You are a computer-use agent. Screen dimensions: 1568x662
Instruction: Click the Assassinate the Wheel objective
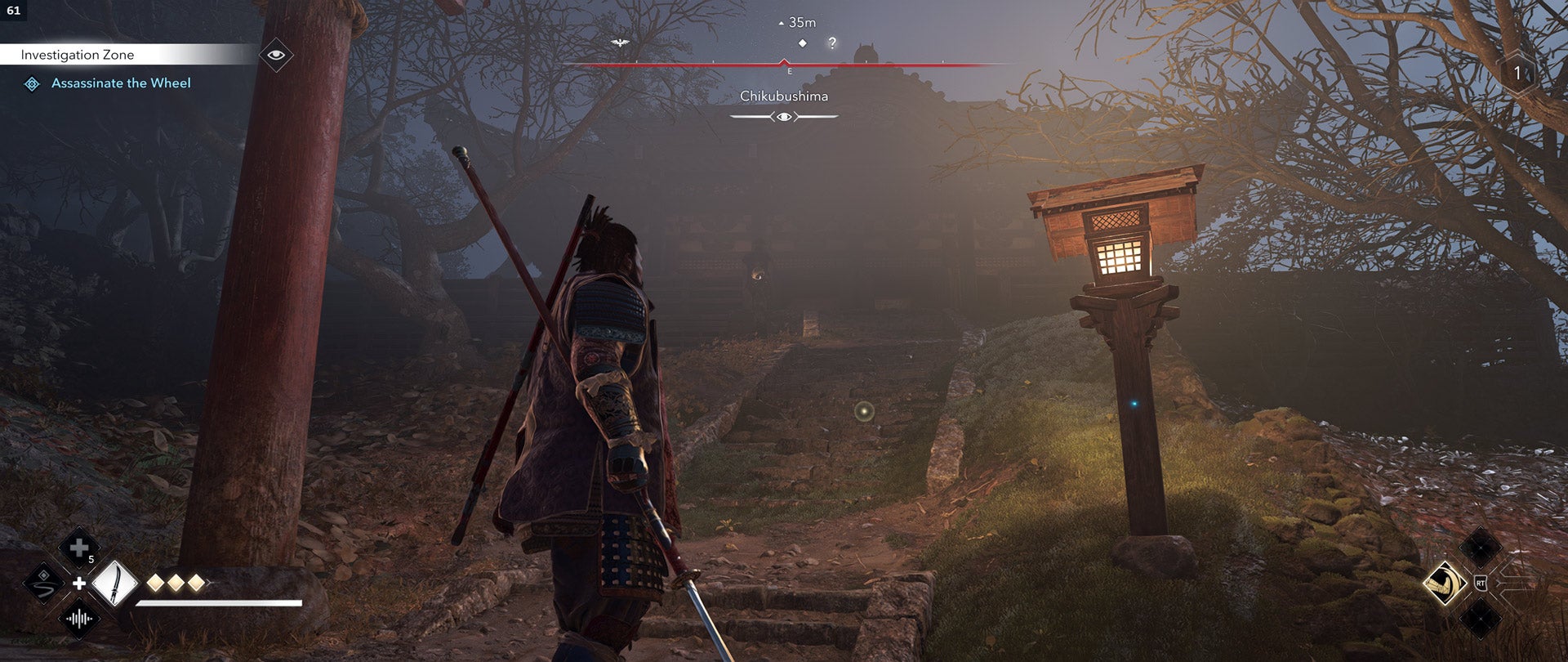[x=122, y=83]
